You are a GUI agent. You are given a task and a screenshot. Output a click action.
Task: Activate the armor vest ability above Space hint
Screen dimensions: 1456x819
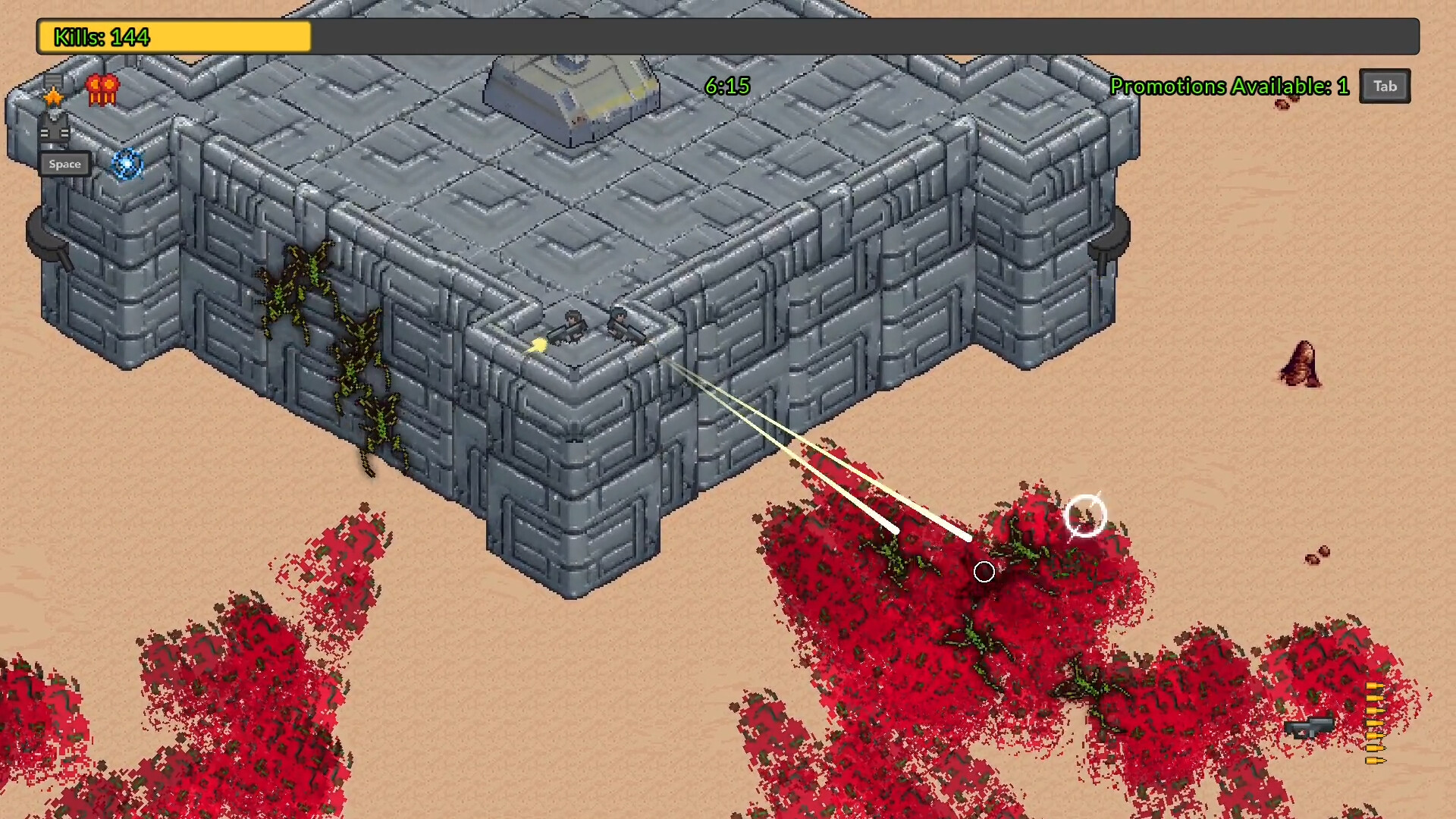coord(53,130)
